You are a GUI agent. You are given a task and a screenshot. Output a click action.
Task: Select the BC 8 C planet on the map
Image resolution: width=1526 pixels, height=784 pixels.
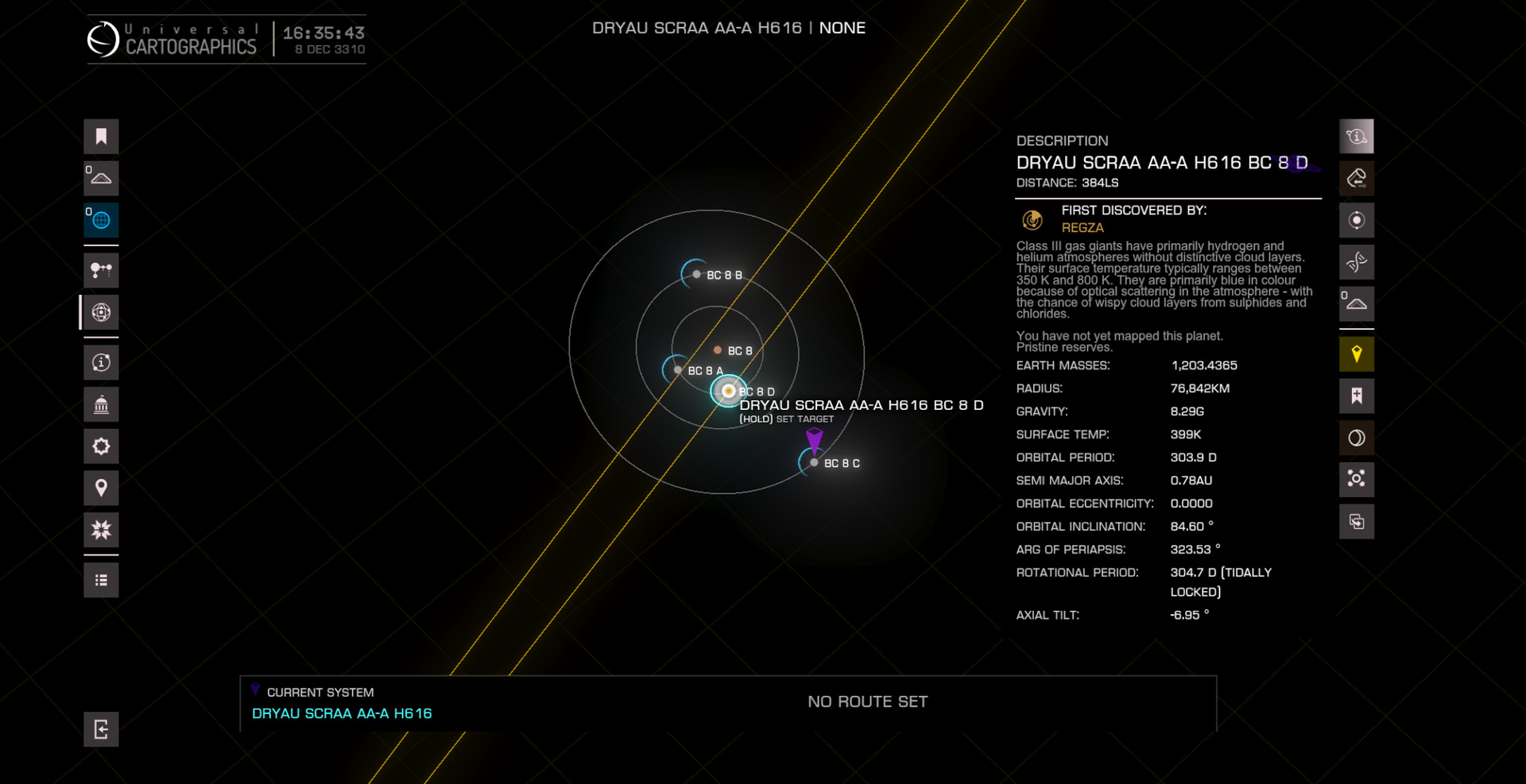click(x=814, y=462)
